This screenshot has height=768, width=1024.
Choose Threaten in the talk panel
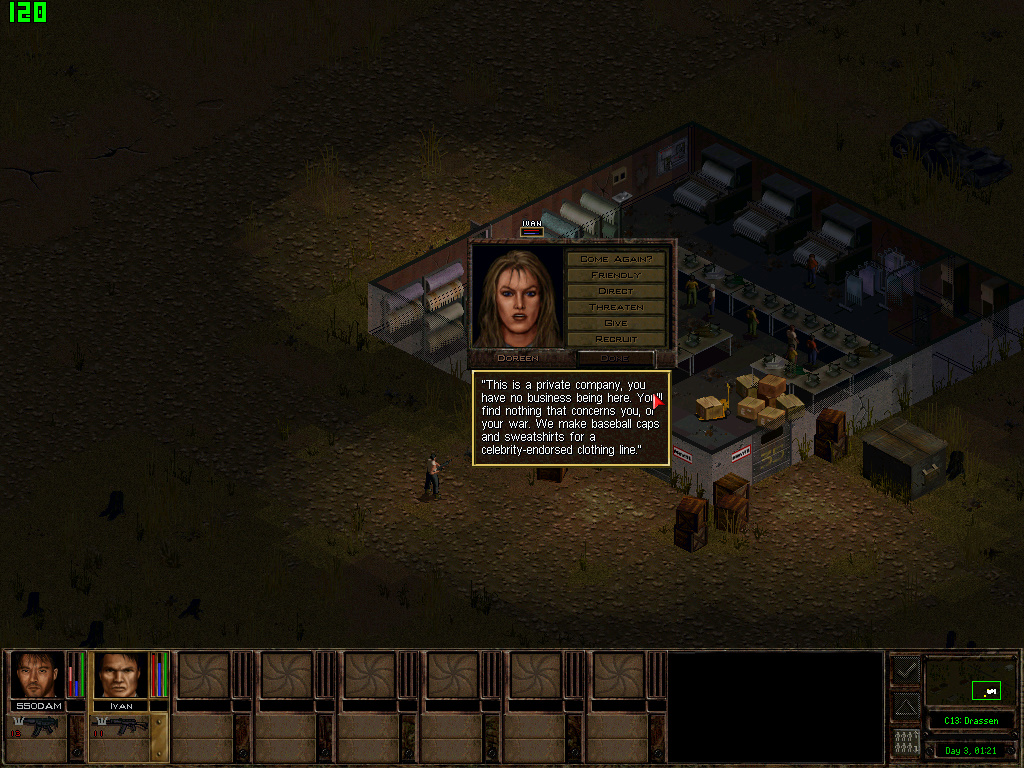tap(615, 307)
